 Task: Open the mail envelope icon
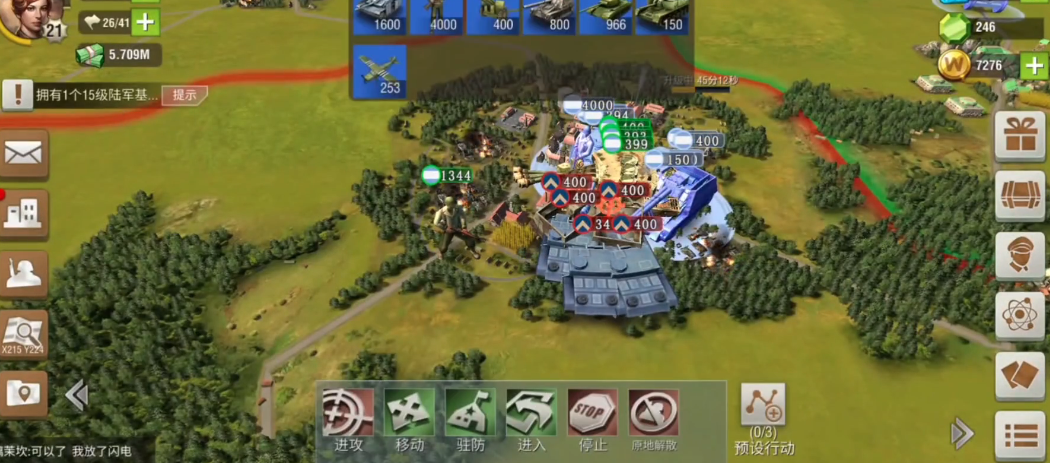23,153
